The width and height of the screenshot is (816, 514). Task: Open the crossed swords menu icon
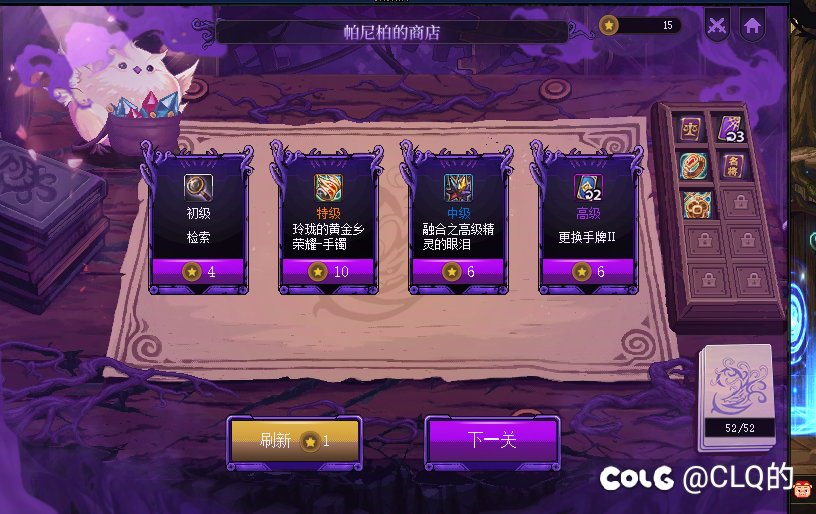(x=717, y=26)
